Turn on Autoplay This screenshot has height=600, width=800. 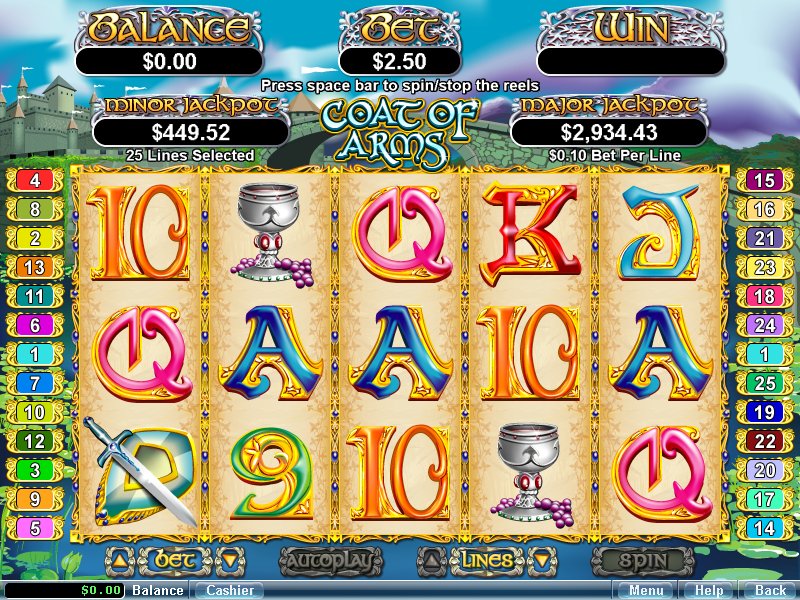pyautogui.click(x=330, y=561)
